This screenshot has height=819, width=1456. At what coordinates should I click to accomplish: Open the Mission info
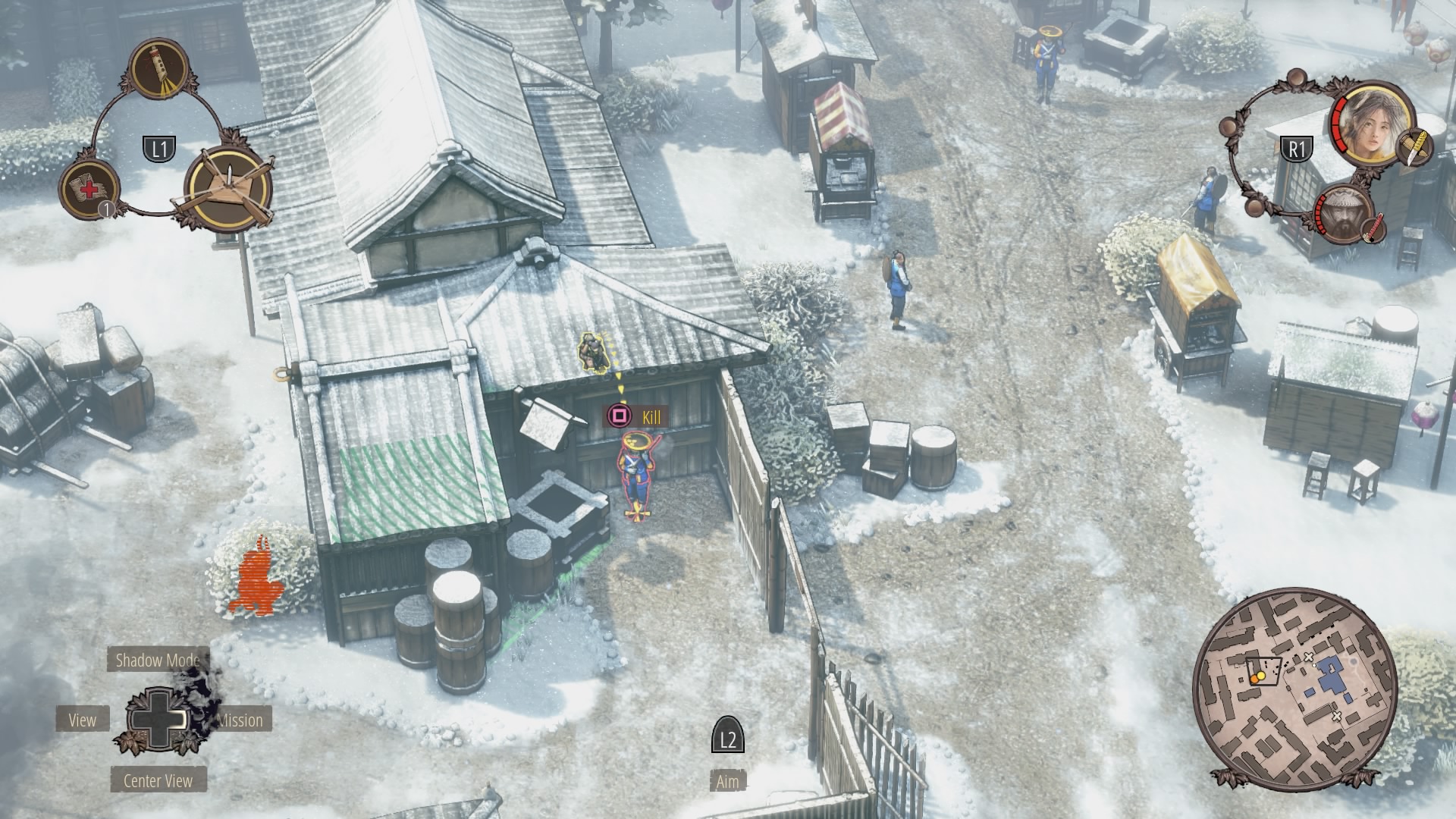point(240,720)
